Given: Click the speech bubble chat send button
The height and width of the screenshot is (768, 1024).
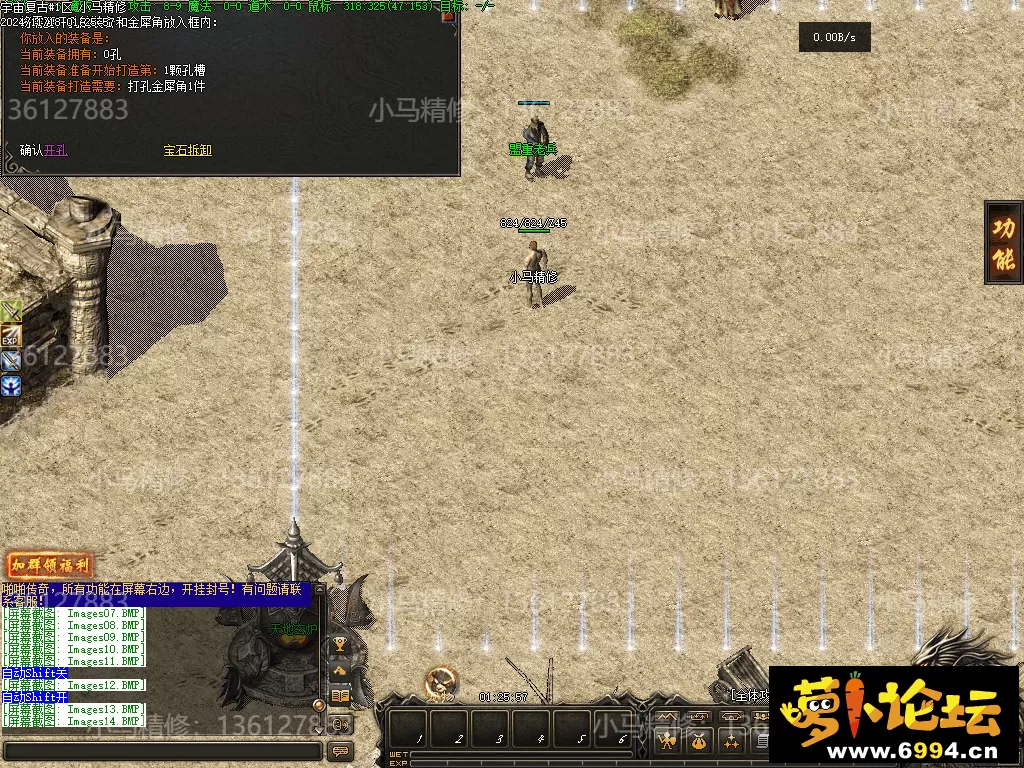Looking at the screenshot, I should (x=340, y=750).
